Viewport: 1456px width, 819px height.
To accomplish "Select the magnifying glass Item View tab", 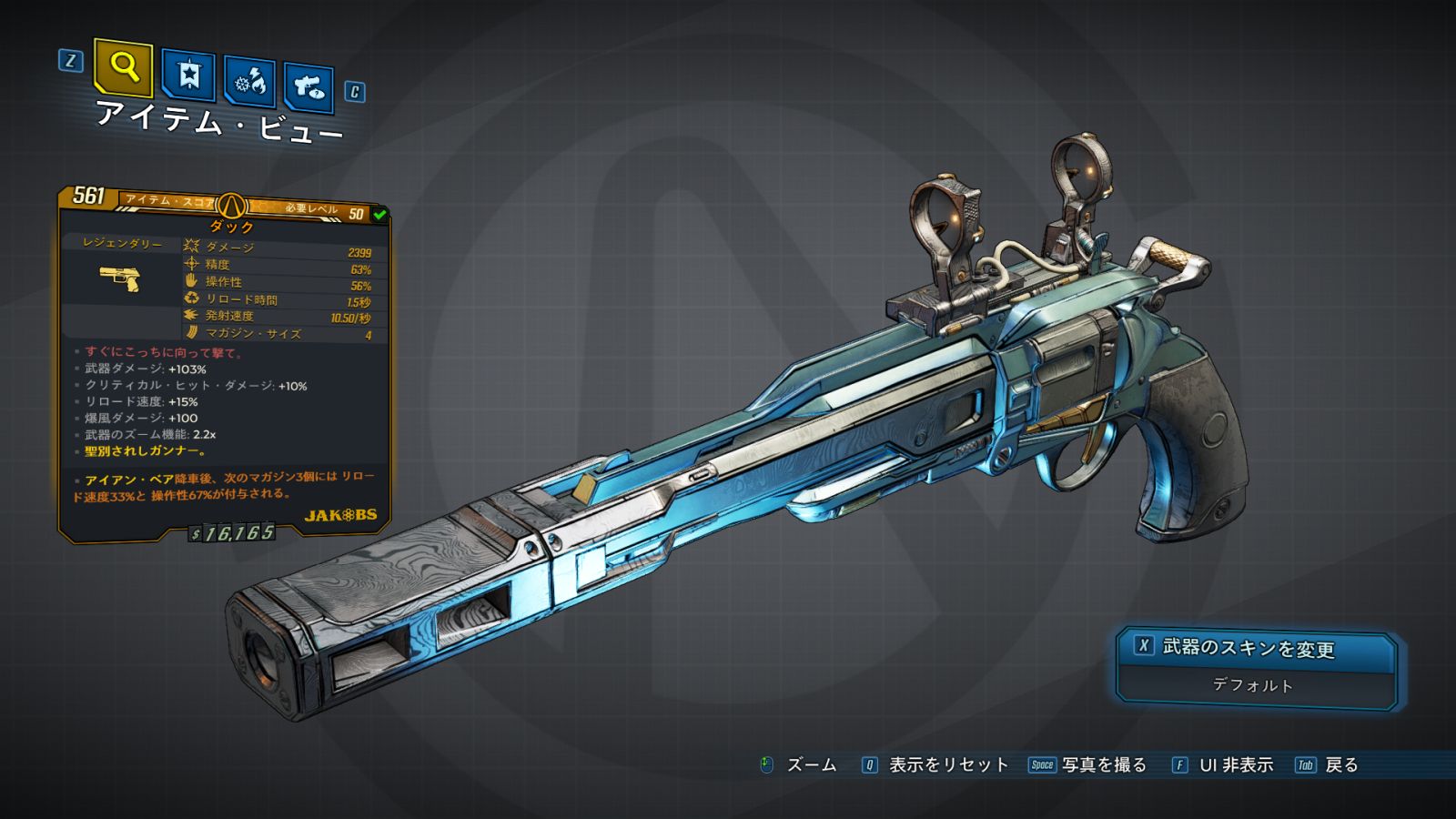I will (123, 67).
